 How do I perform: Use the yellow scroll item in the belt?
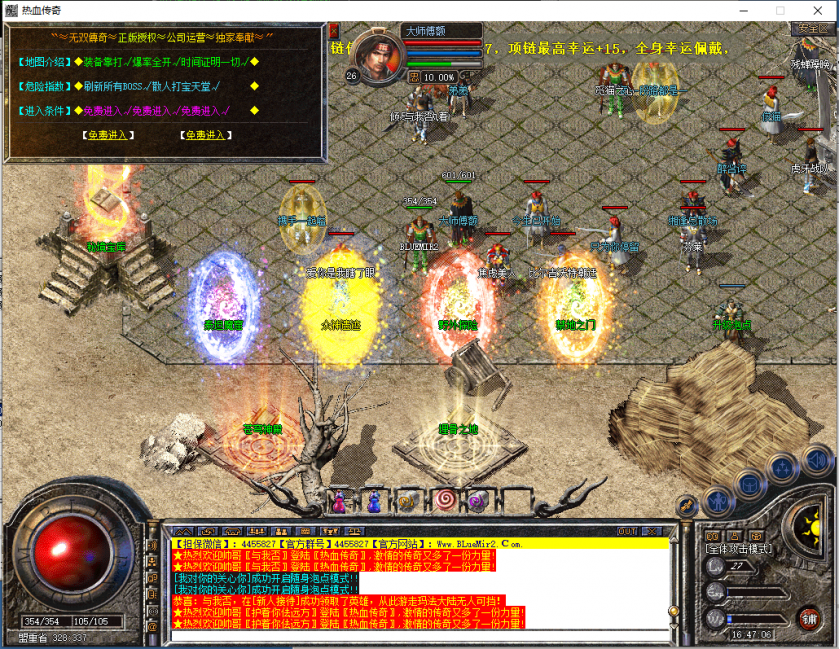[x=408, y=501]
